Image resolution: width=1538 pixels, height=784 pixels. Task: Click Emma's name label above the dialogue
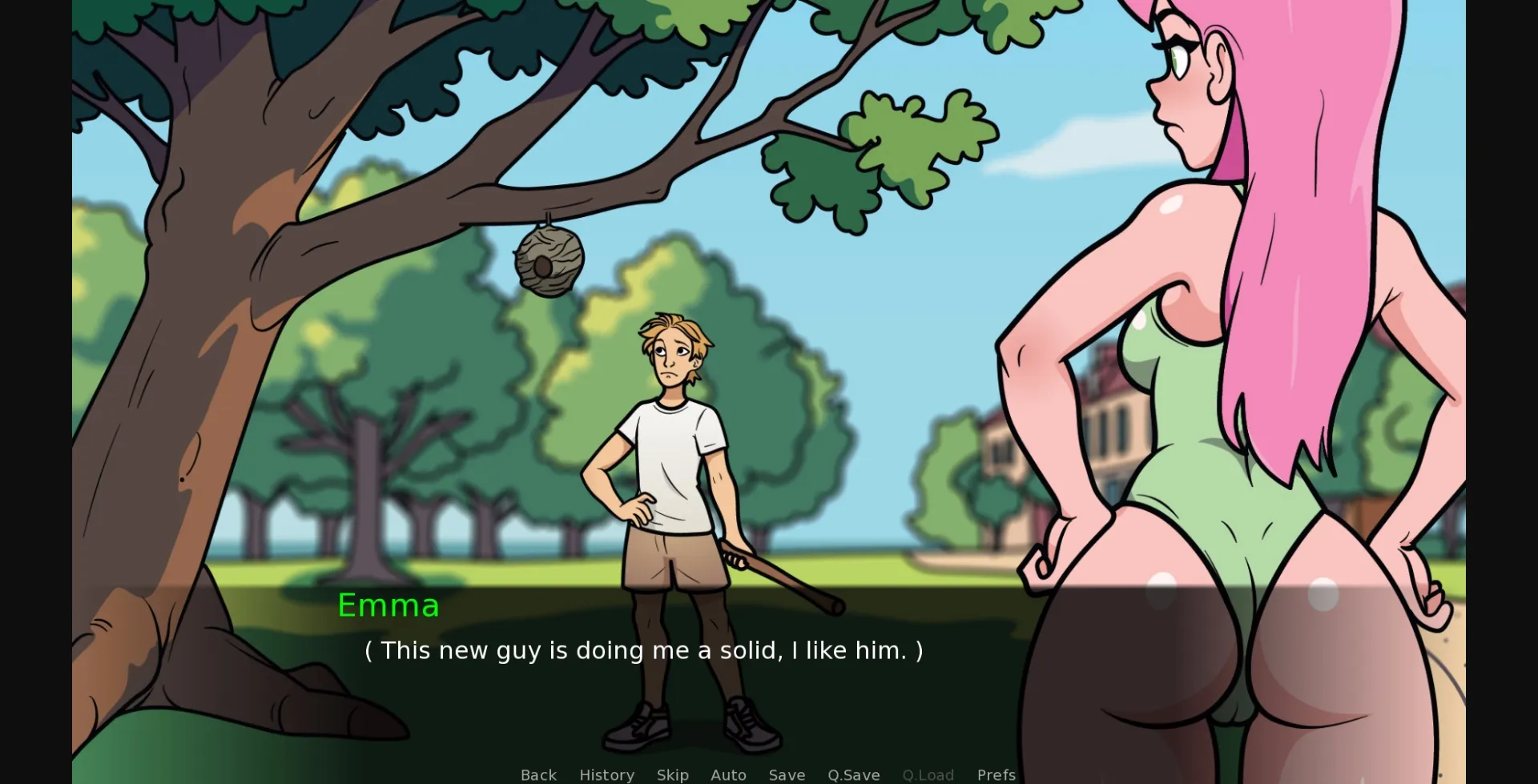[x=389, y=606]
